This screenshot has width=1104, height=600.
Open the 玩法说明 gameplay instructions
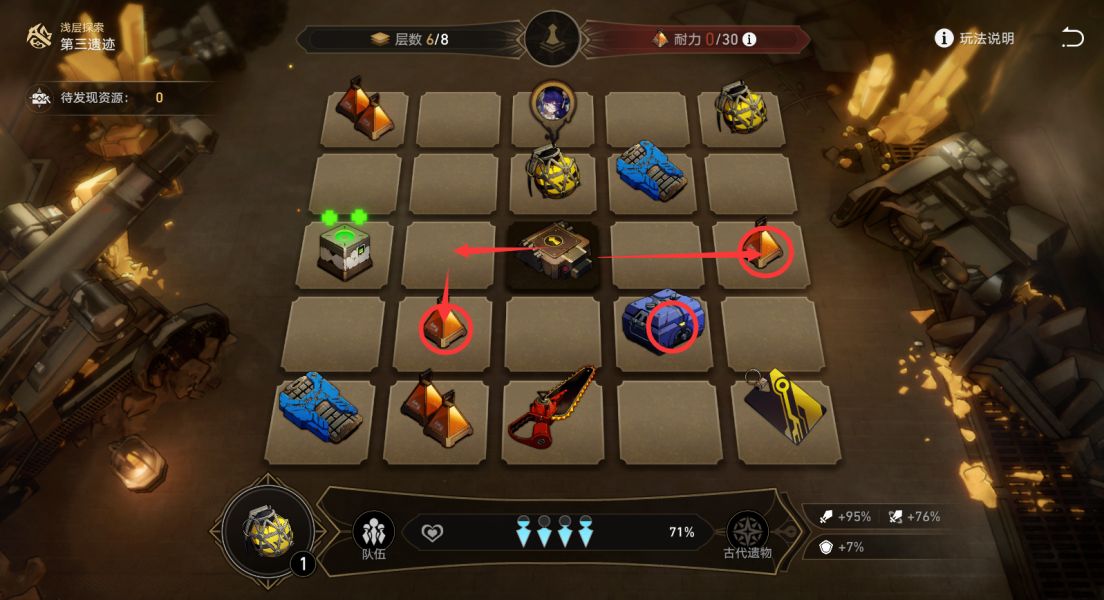[974, 38]
